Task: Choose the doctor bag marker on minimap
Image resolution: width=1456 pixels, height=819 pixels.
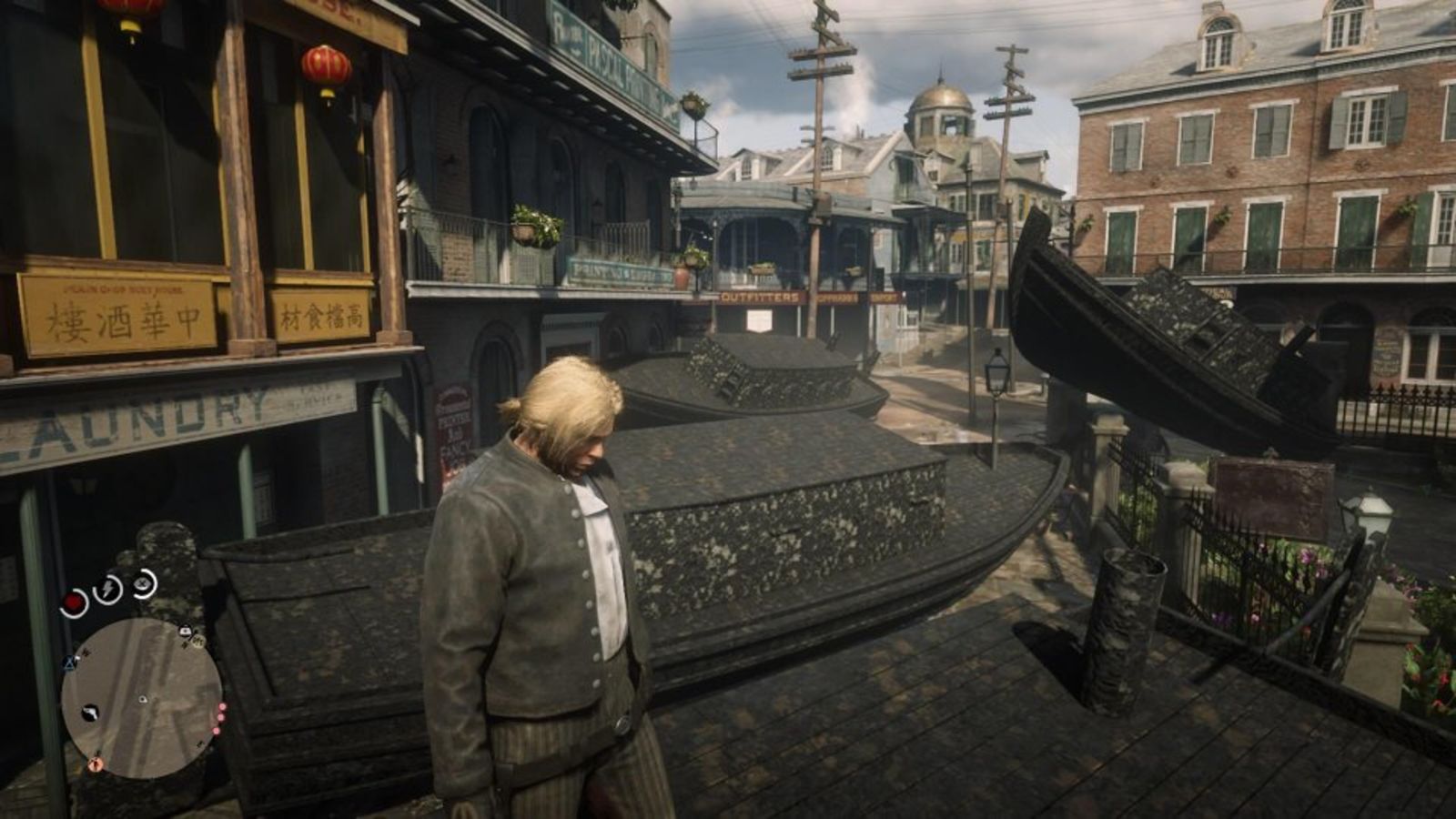Action: coord(186,631)
